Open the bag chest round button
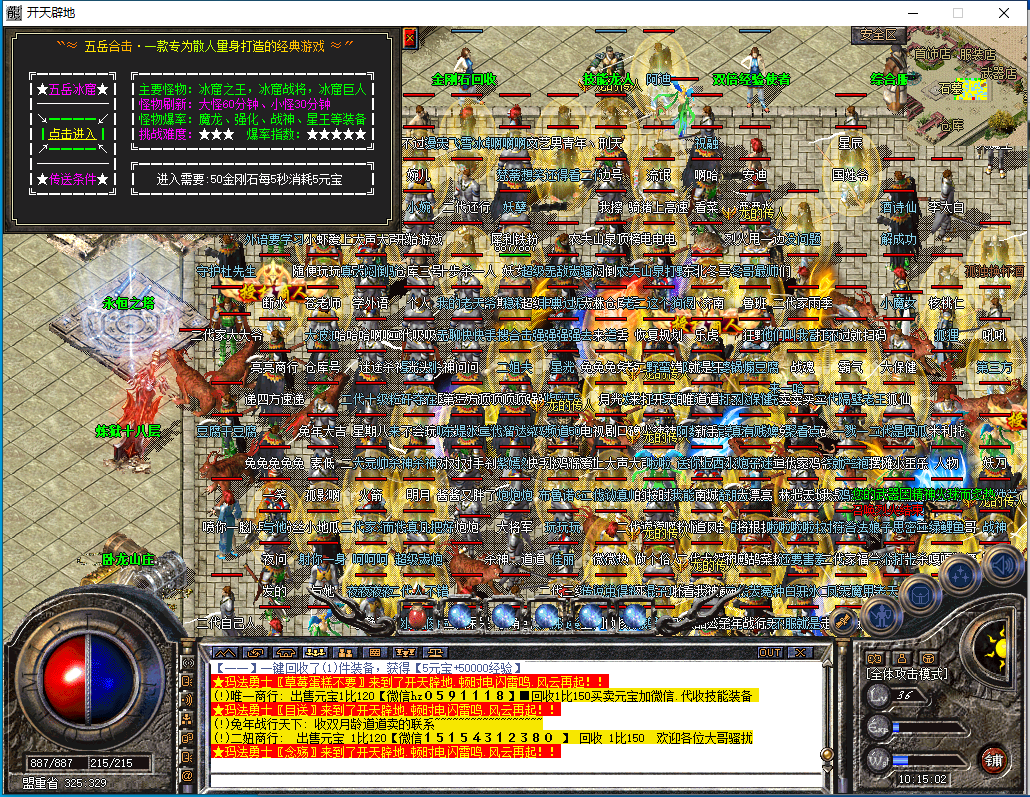The width and height of the screenshot is (1030, 797). tap(921, 597)
